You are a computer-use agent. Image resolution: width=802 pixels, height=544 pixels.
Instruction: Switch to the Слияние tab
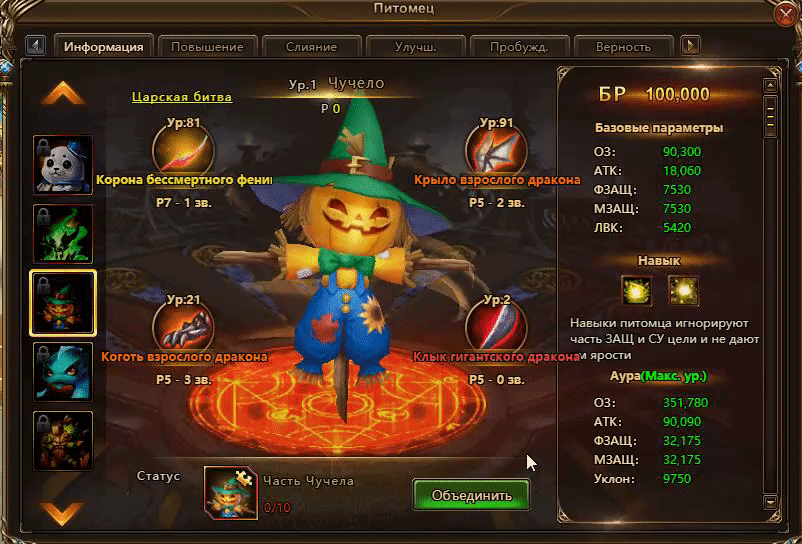coord(310,46)
